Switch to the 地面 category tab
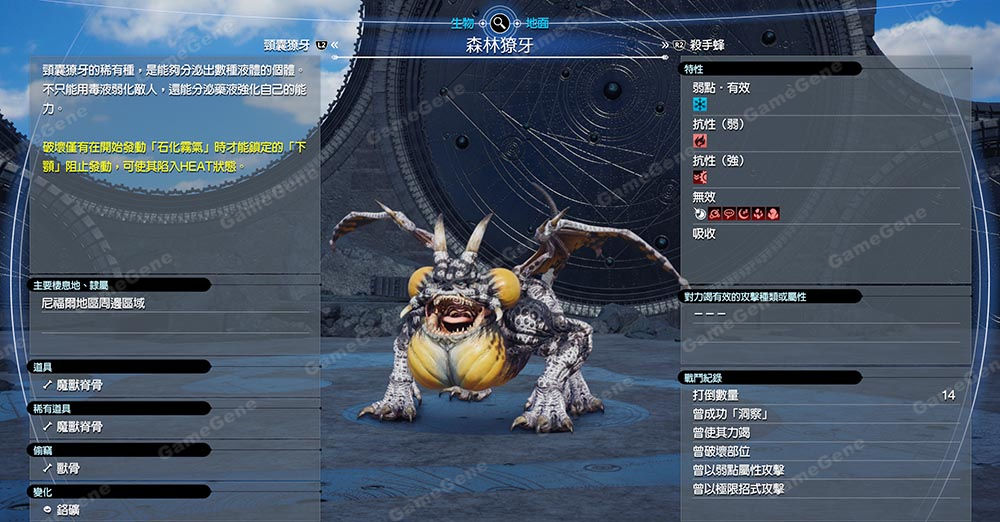This screenshot has height=522, width=1000. tap(537, 22)
